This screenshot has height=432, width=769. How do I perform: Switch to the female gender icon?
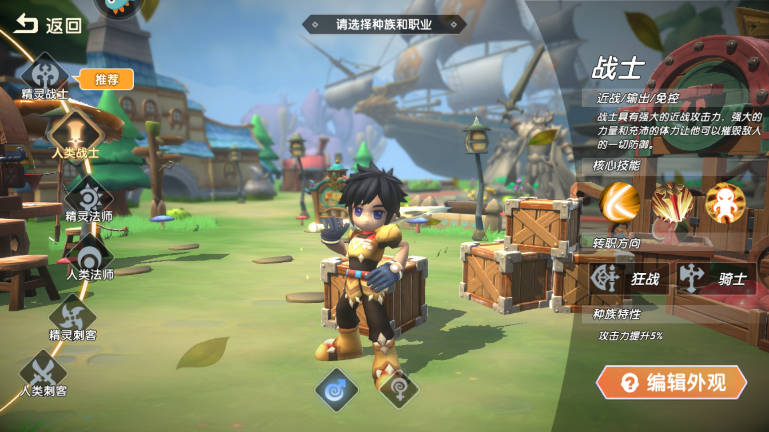[x=399, y=389]
